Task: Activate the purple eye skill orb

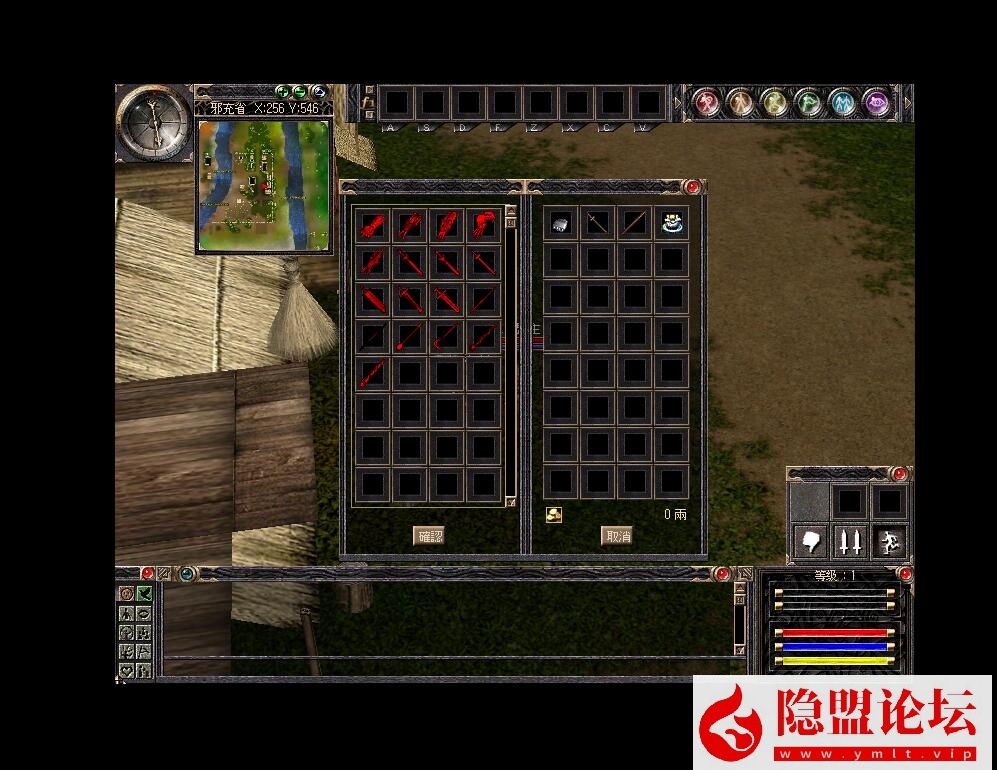Action: click(x=877, y=102)
